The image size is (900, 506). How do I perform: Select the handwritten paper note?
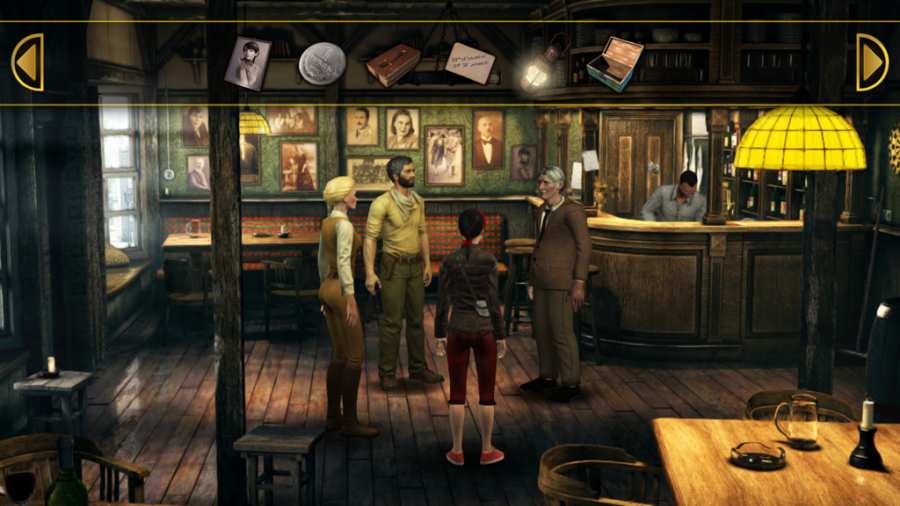[x=469, y=63]
